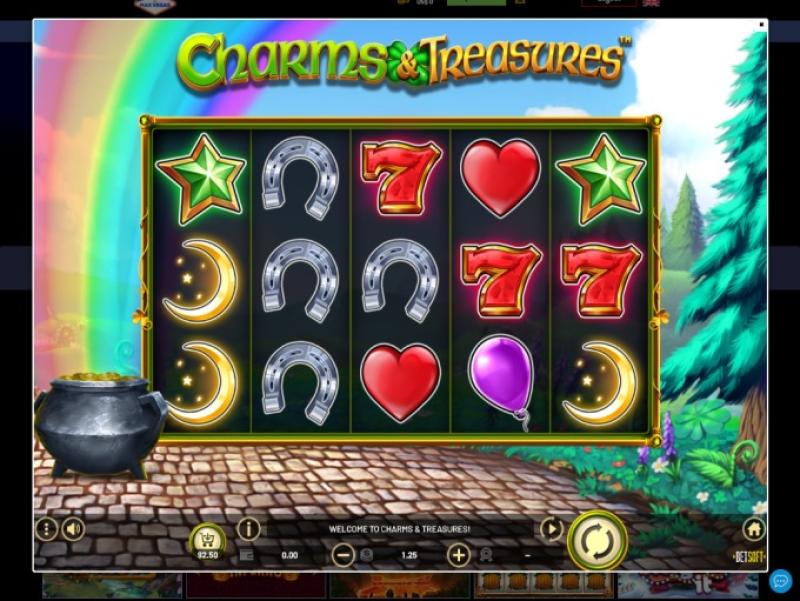Screen dimensions: 800x601
Task: Go to the home lobby icon
Action: [x=754, y=529]
